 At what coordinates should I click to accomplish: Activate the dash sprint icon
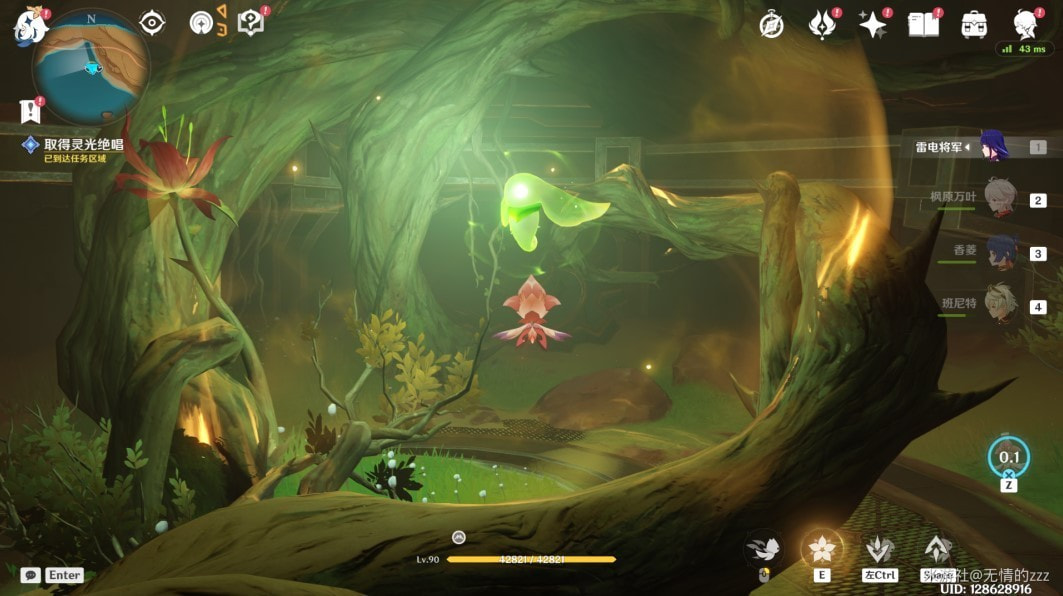[x=764, y=548]
